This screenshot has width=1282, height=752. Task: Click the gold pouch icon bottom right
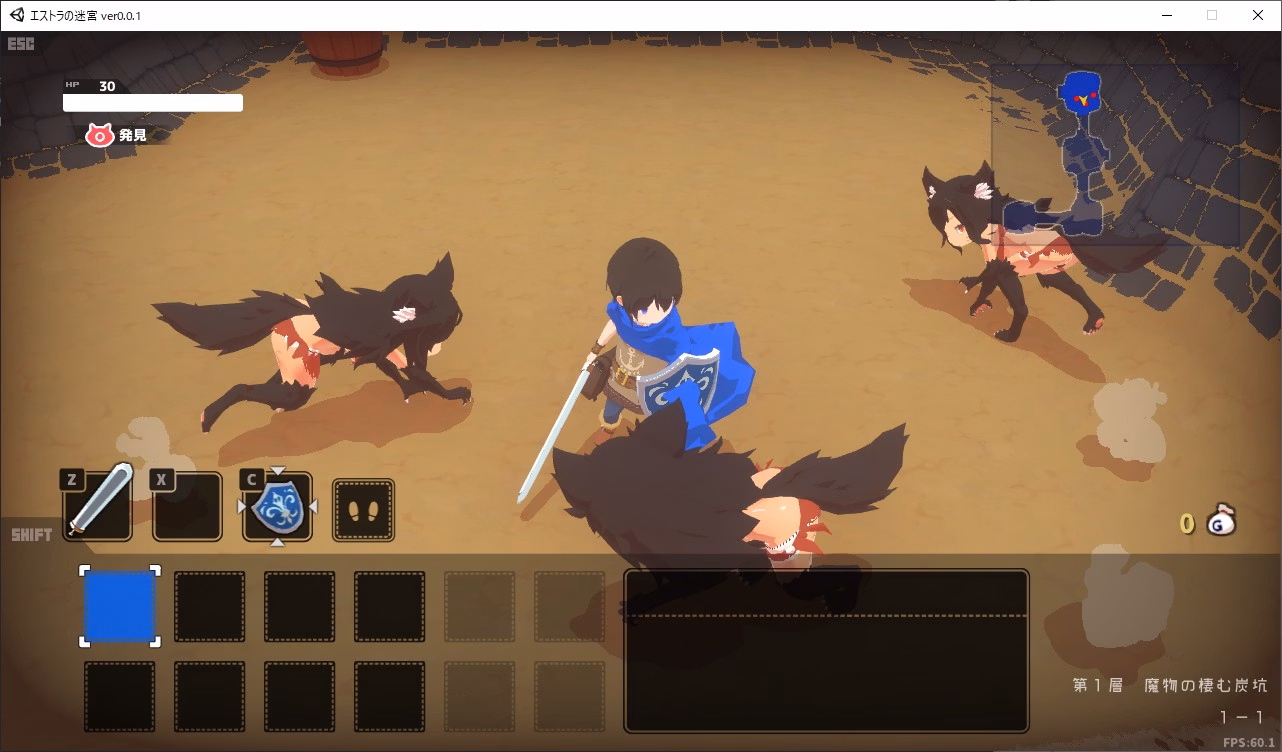coord(1222,521)
